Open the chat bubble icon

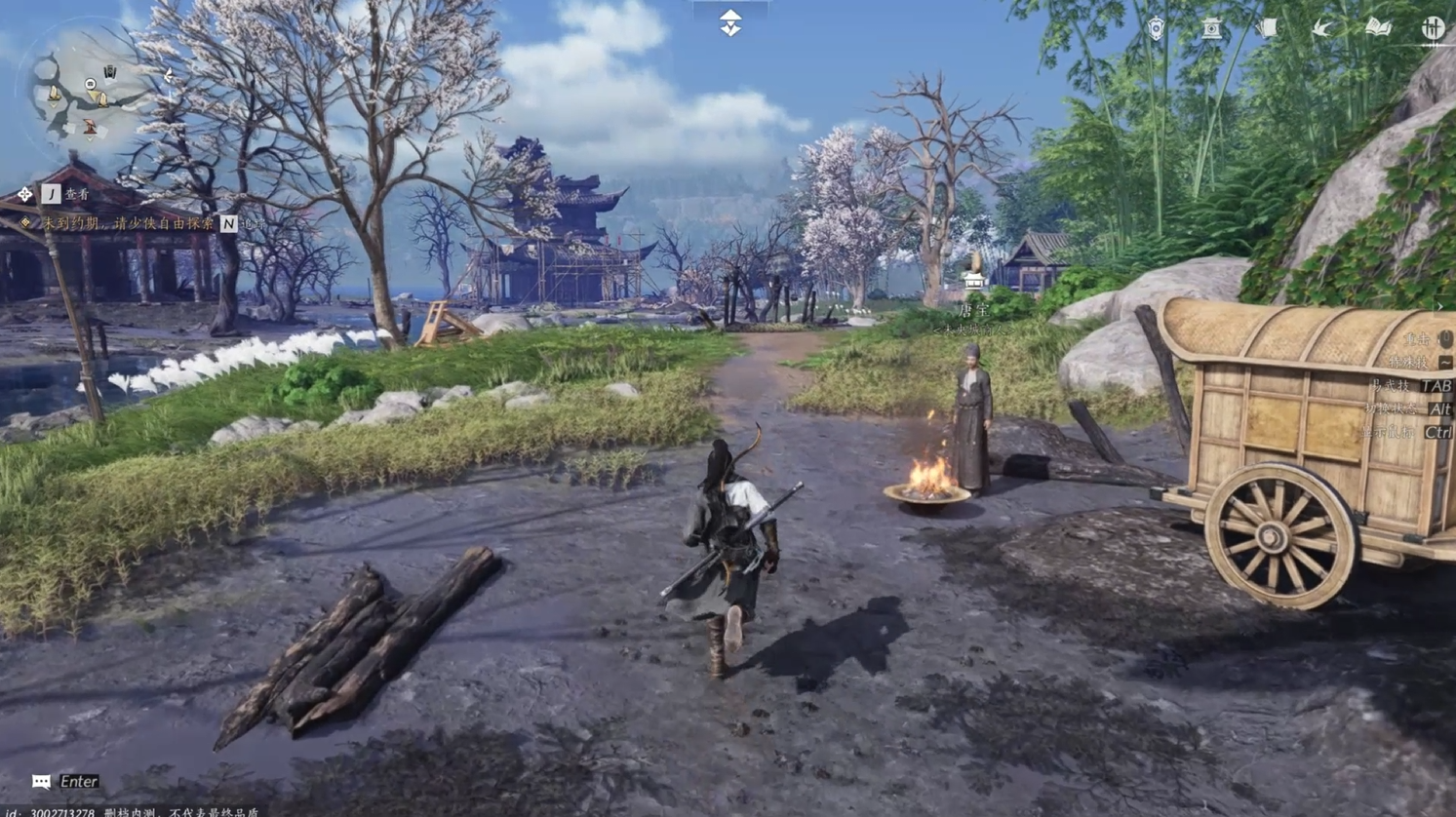(41, 781)
